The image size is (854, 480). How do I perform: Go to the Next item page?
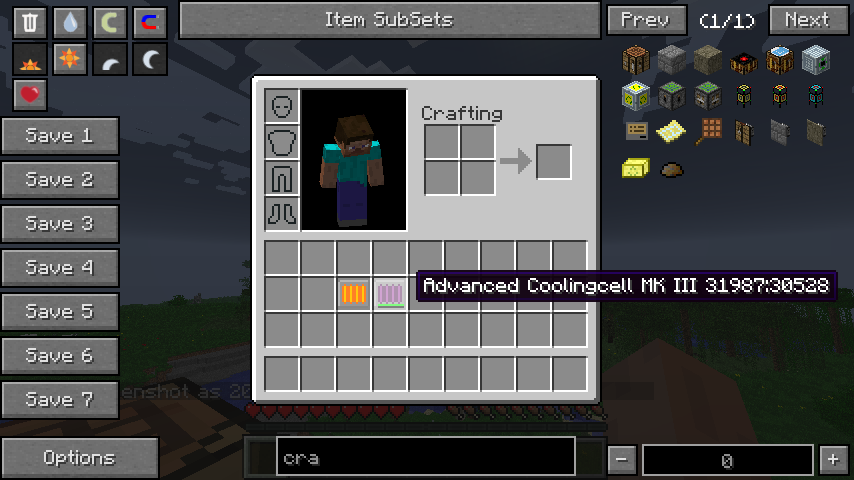pos(808,20)
